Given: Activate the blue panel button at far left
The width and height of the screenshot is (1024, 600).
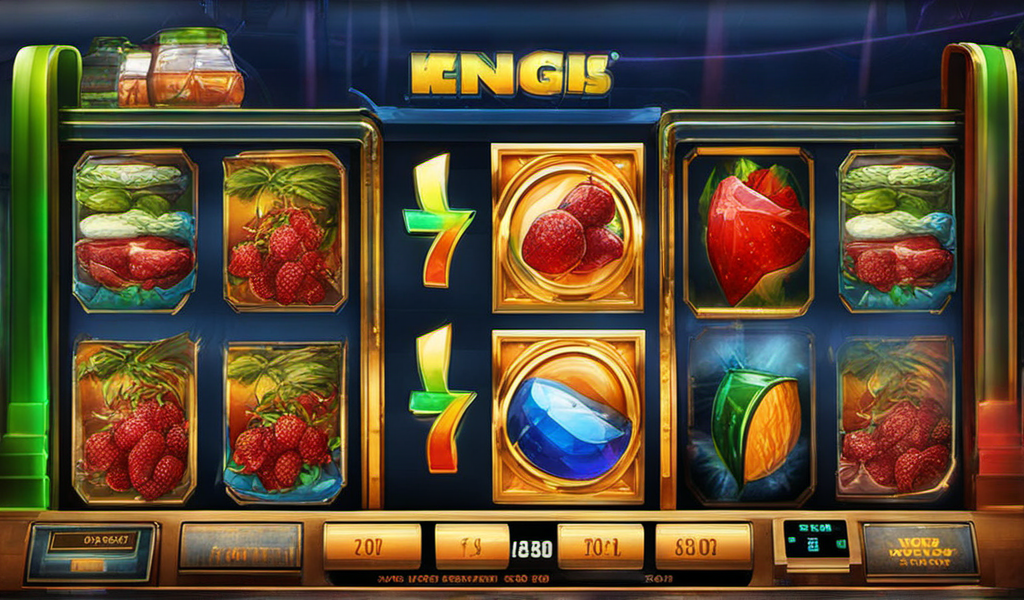Looking at the screenshot, I should (x=92, y=550).
